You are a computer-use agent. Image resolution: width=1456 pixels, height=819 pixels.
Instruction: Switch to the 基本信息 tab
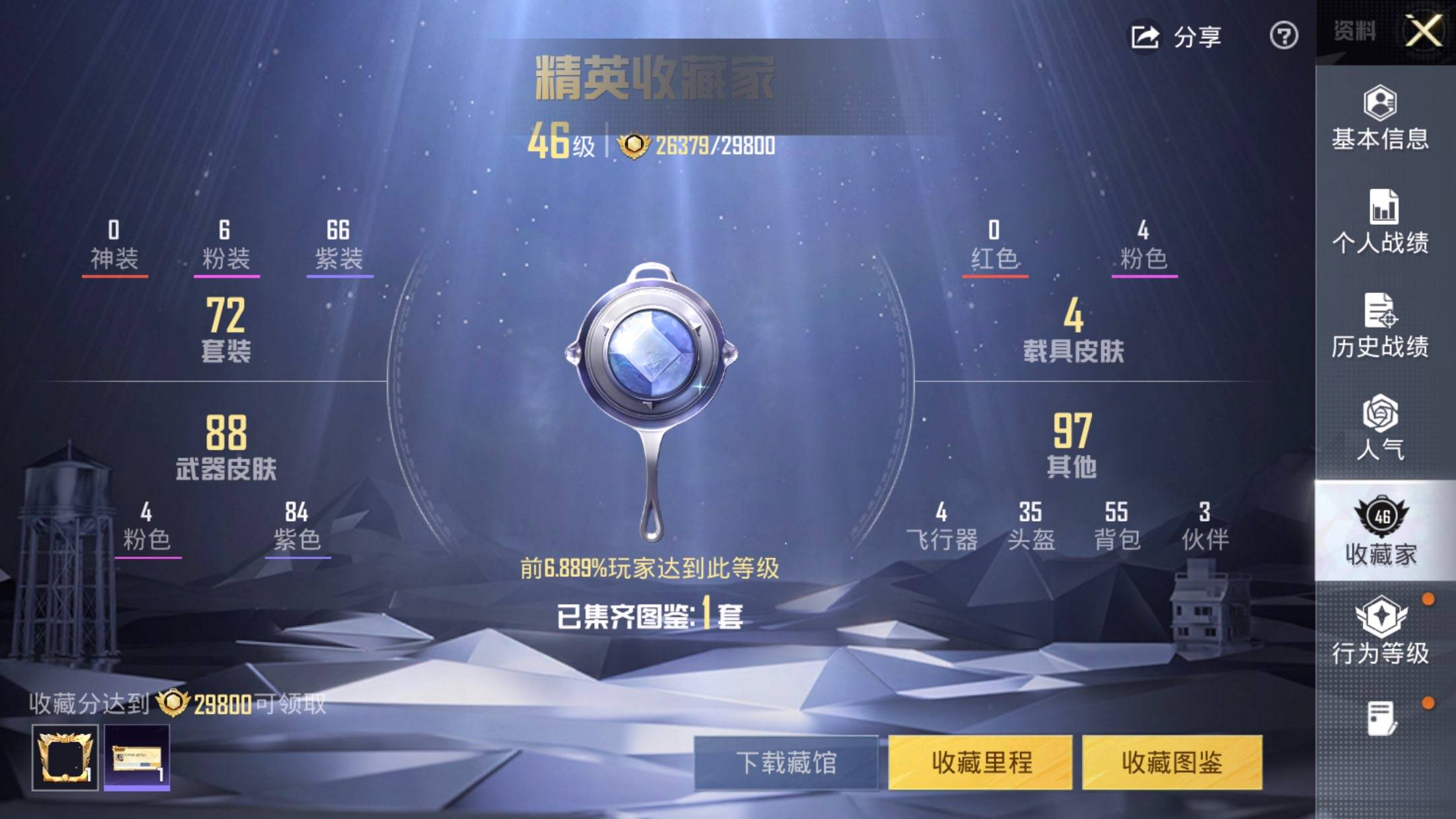click(1380, 119)
